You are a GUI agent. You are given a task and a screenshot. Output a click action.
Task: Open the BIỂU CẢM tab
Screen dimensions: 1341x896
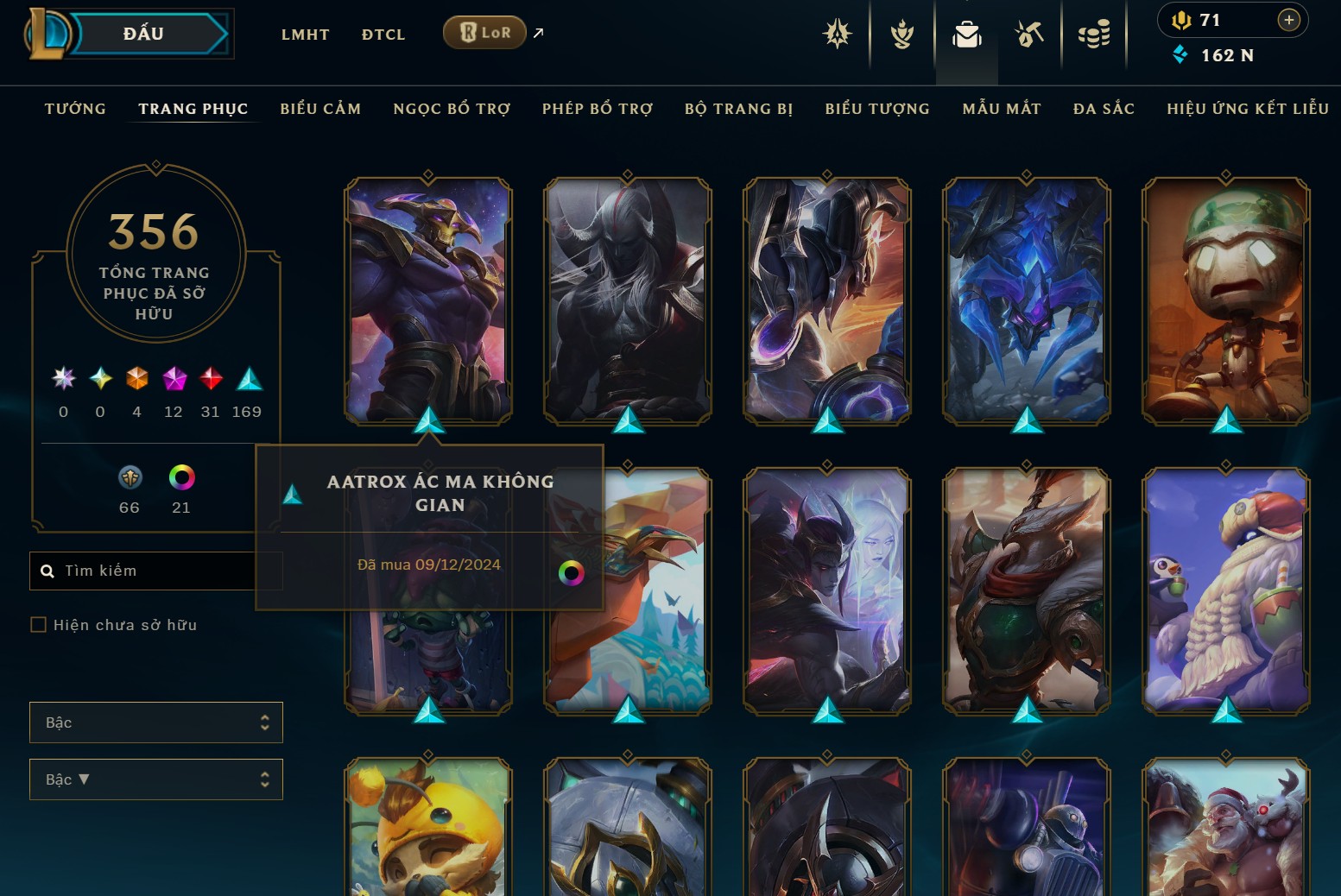point(320,109)
